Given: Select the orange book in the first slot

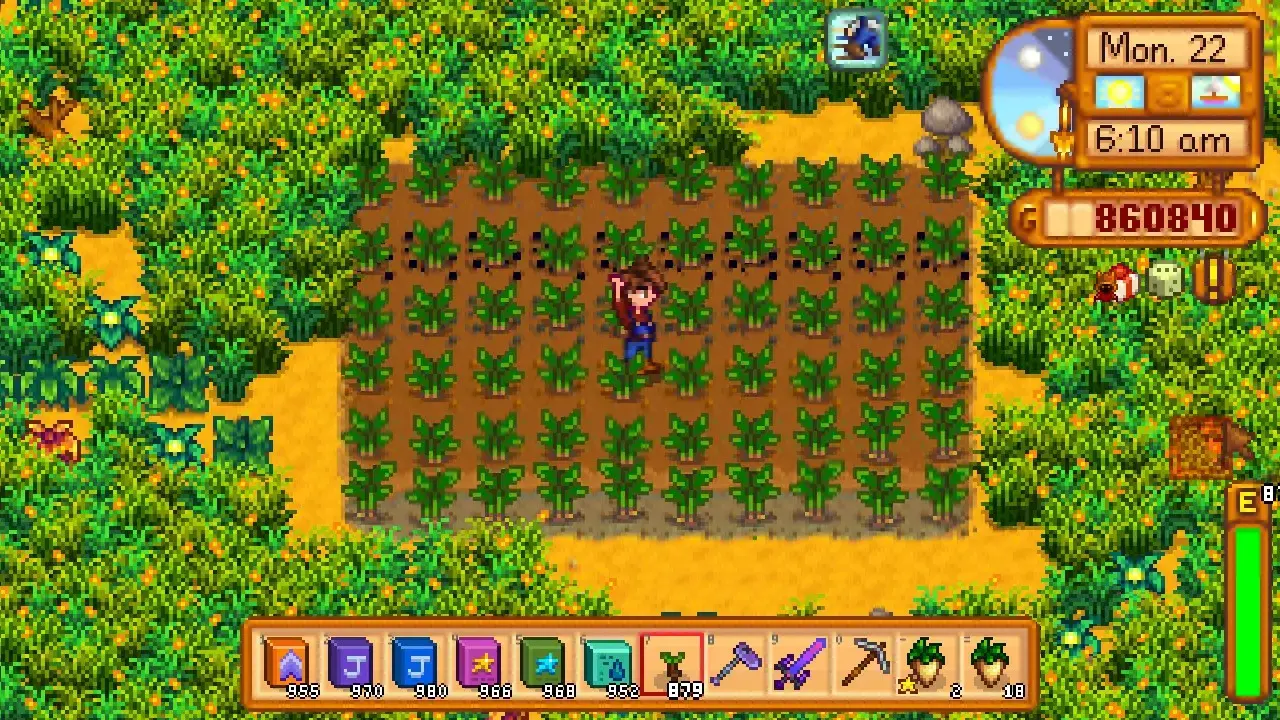Looking at the screenshot, I should [x=288, y=660].
